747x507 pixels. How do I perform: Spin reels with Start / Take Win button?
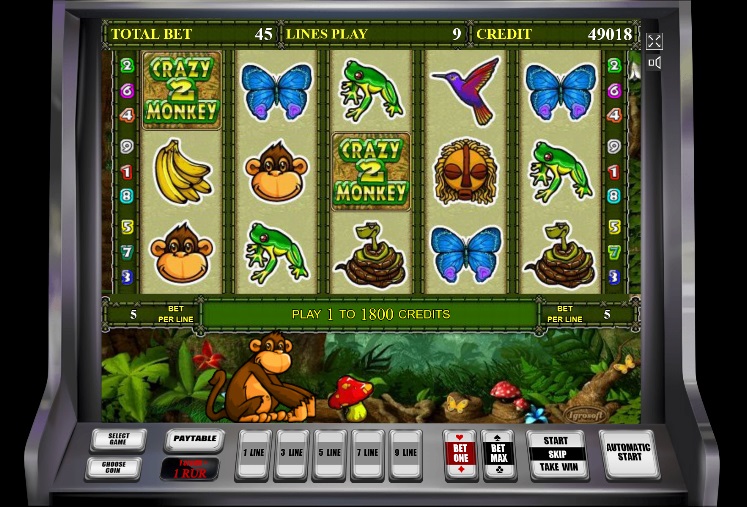pos(556,454)
